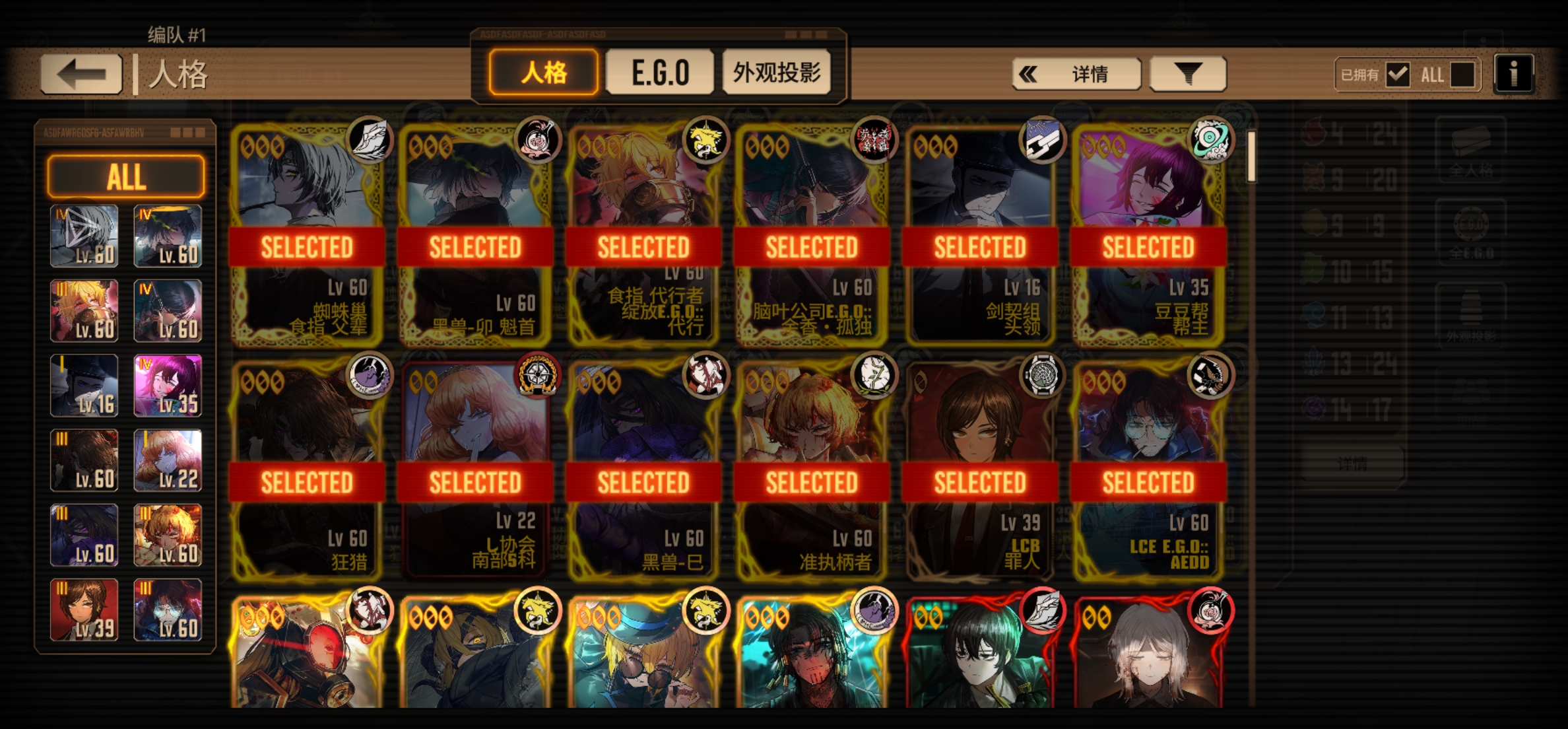Click the golden compass emblem on L协会南部5科 card
The width and height of the screenshot is (1568, 729).
[x=539, y=374]
